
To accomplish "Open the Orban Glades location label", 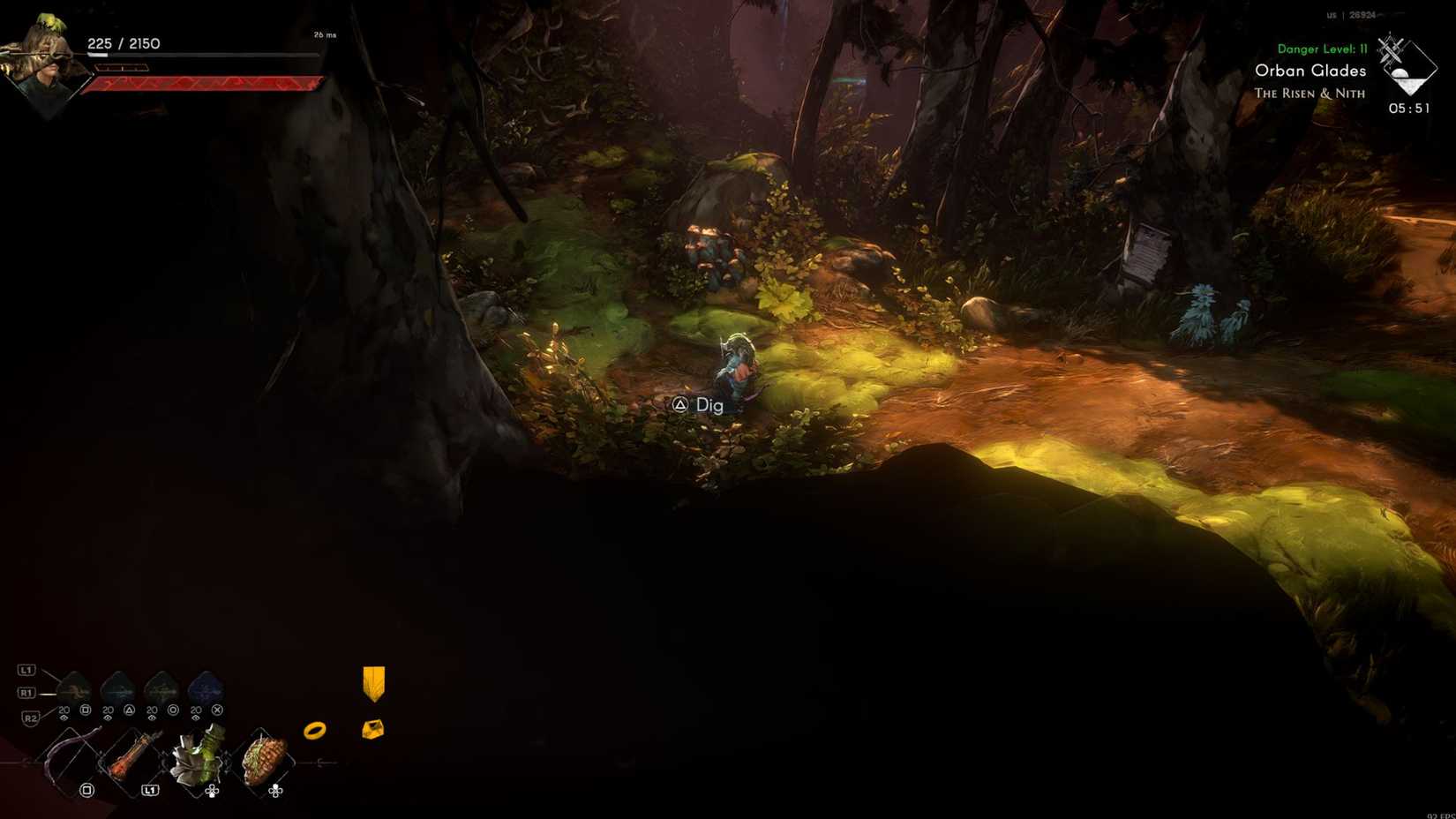I will point(1310,71).
